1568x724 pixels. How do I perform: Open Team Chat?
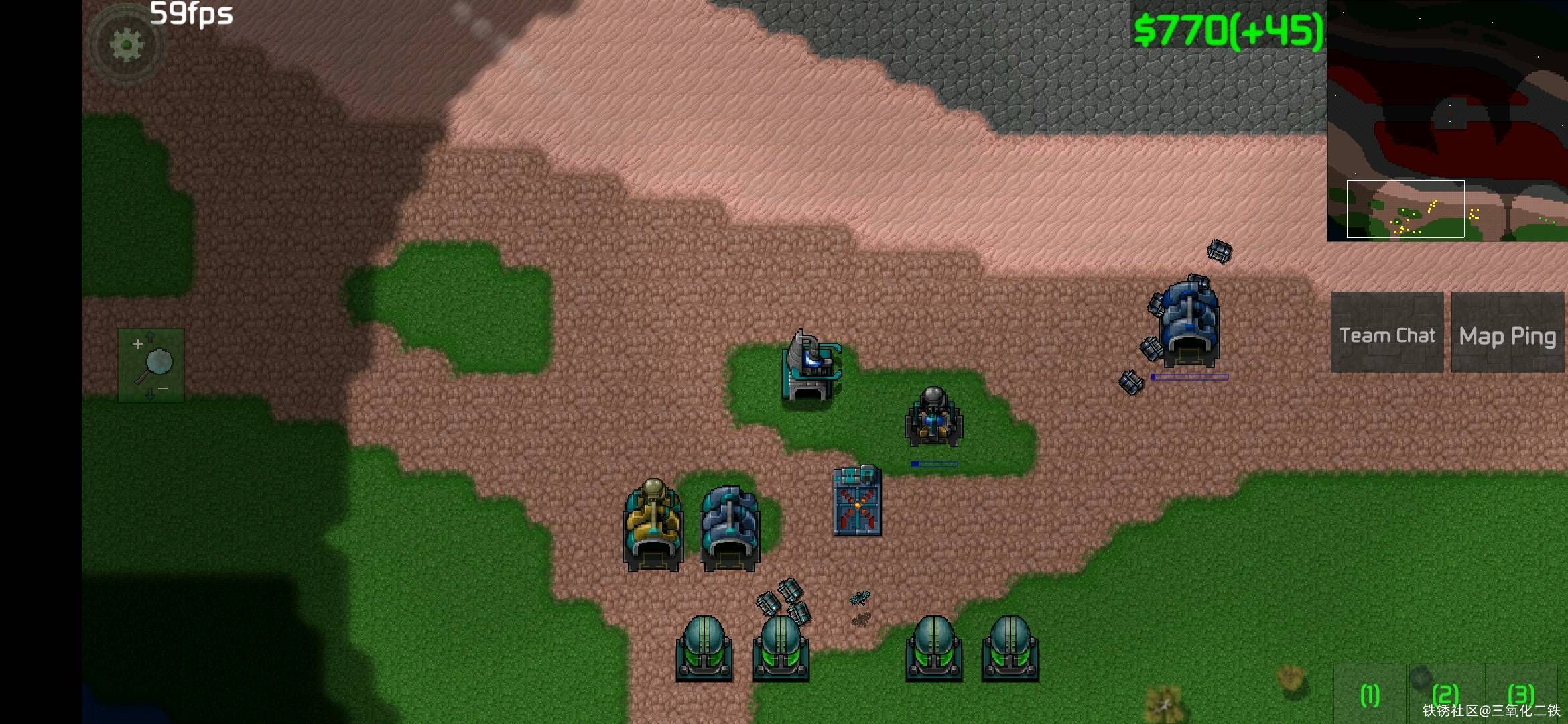tap(1386, 333)
